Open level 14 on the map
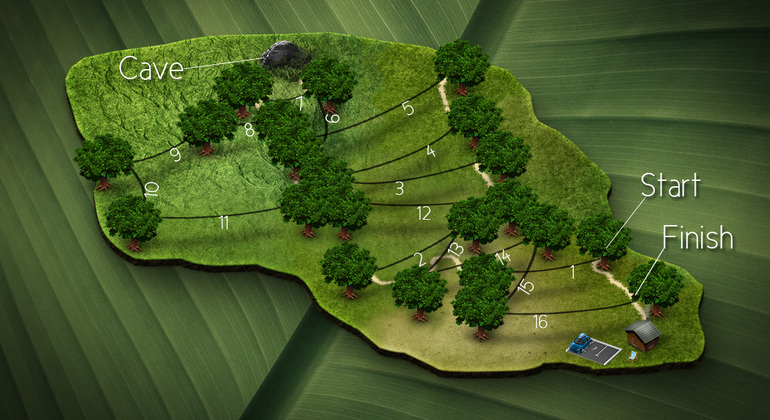 502,257
